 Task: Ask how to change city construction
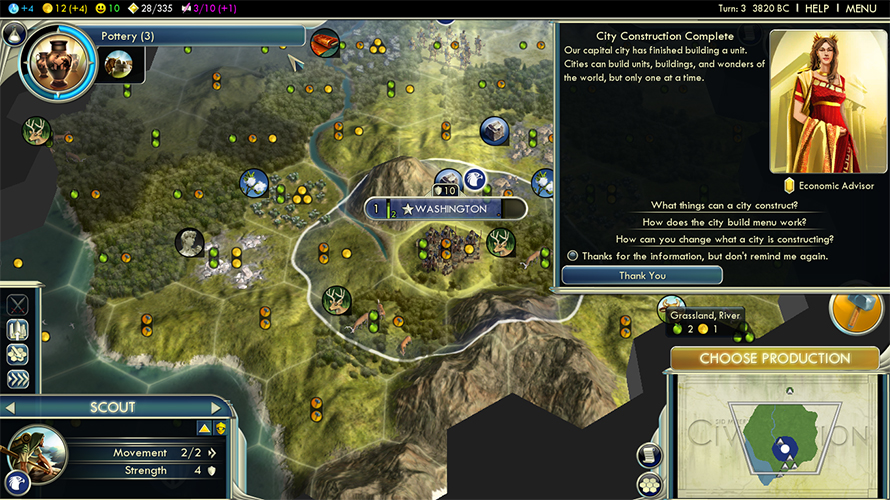point(724,239)
